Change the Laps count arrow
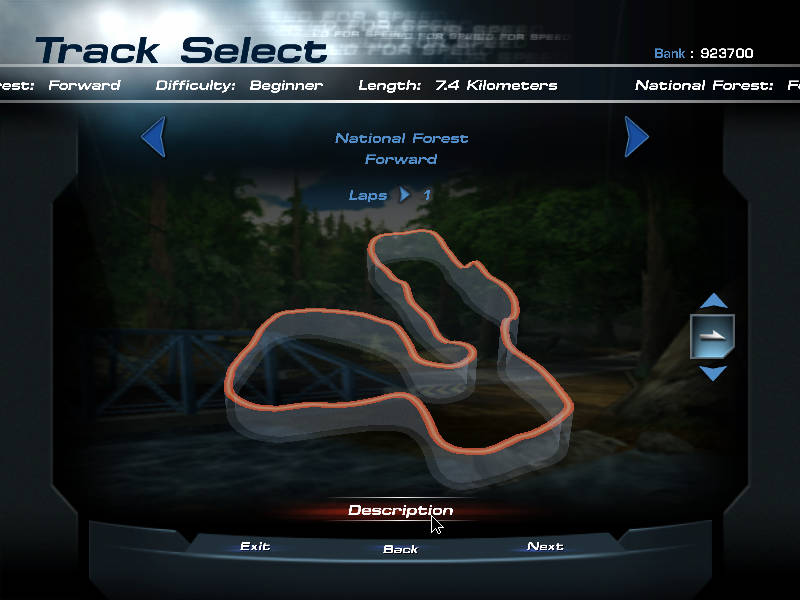 405,195
